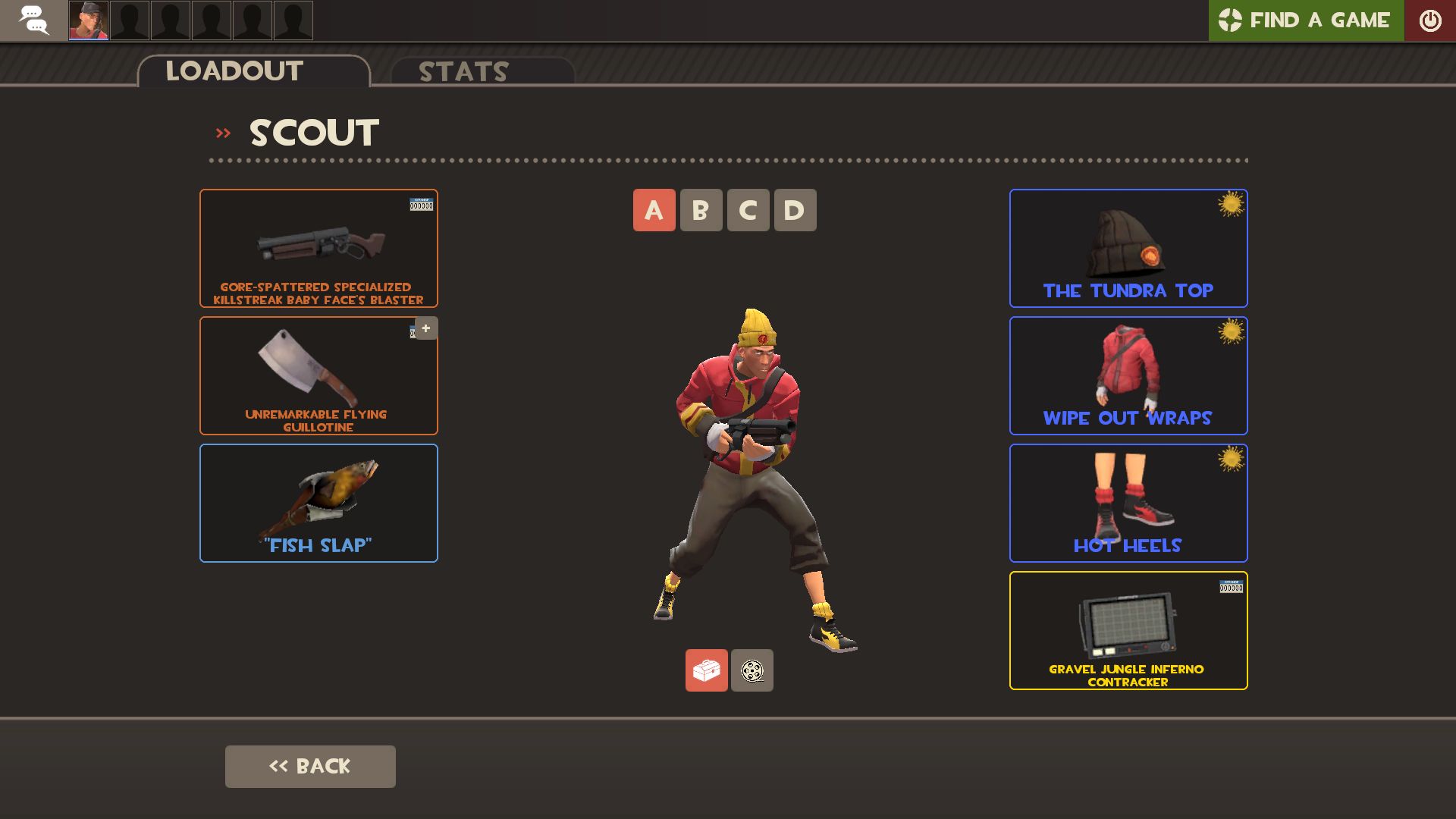Switch to the STATS tab

[x=463, y=71]
